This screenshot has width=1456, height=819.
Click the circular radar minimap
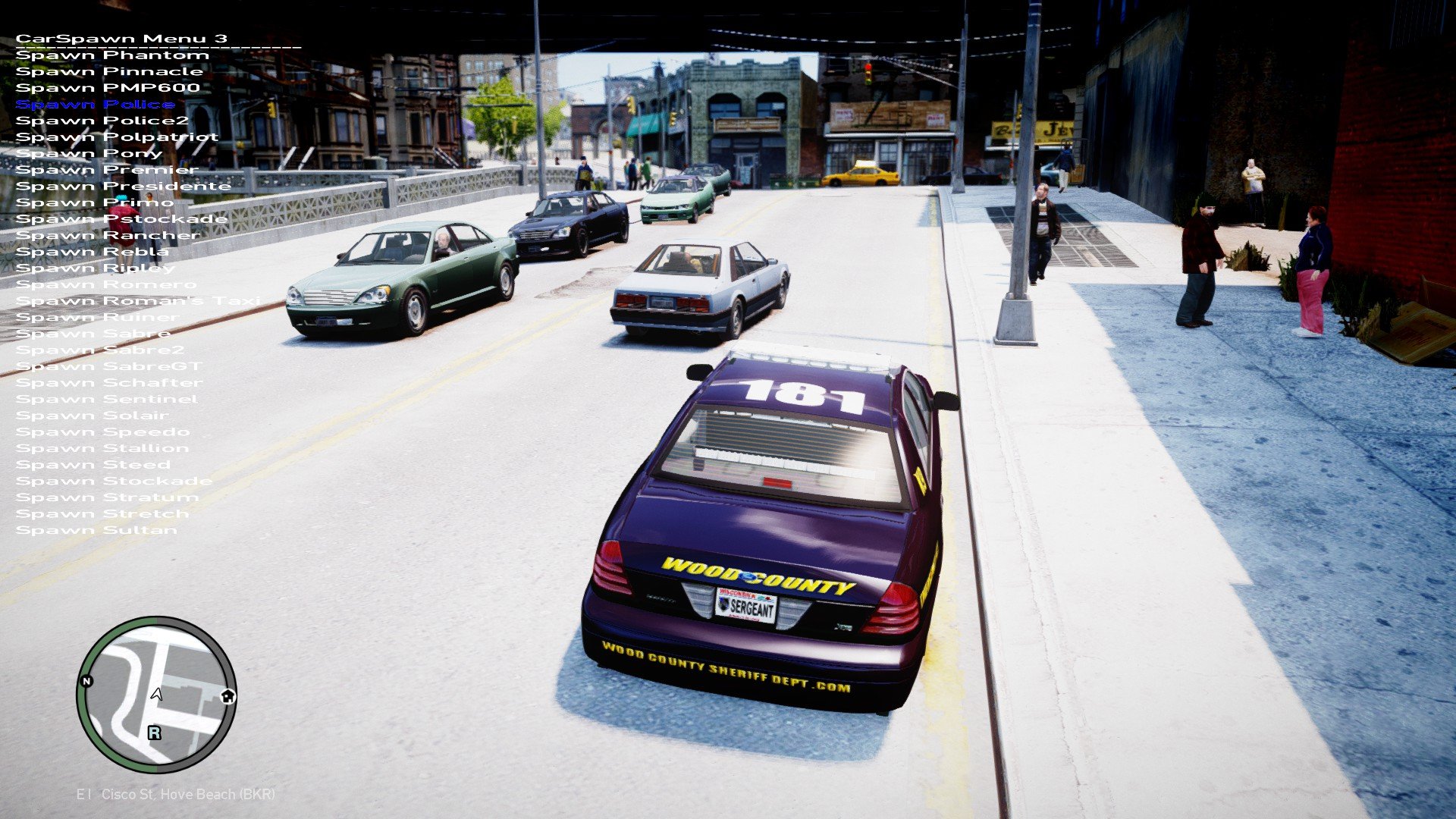[x=156, y=694]
